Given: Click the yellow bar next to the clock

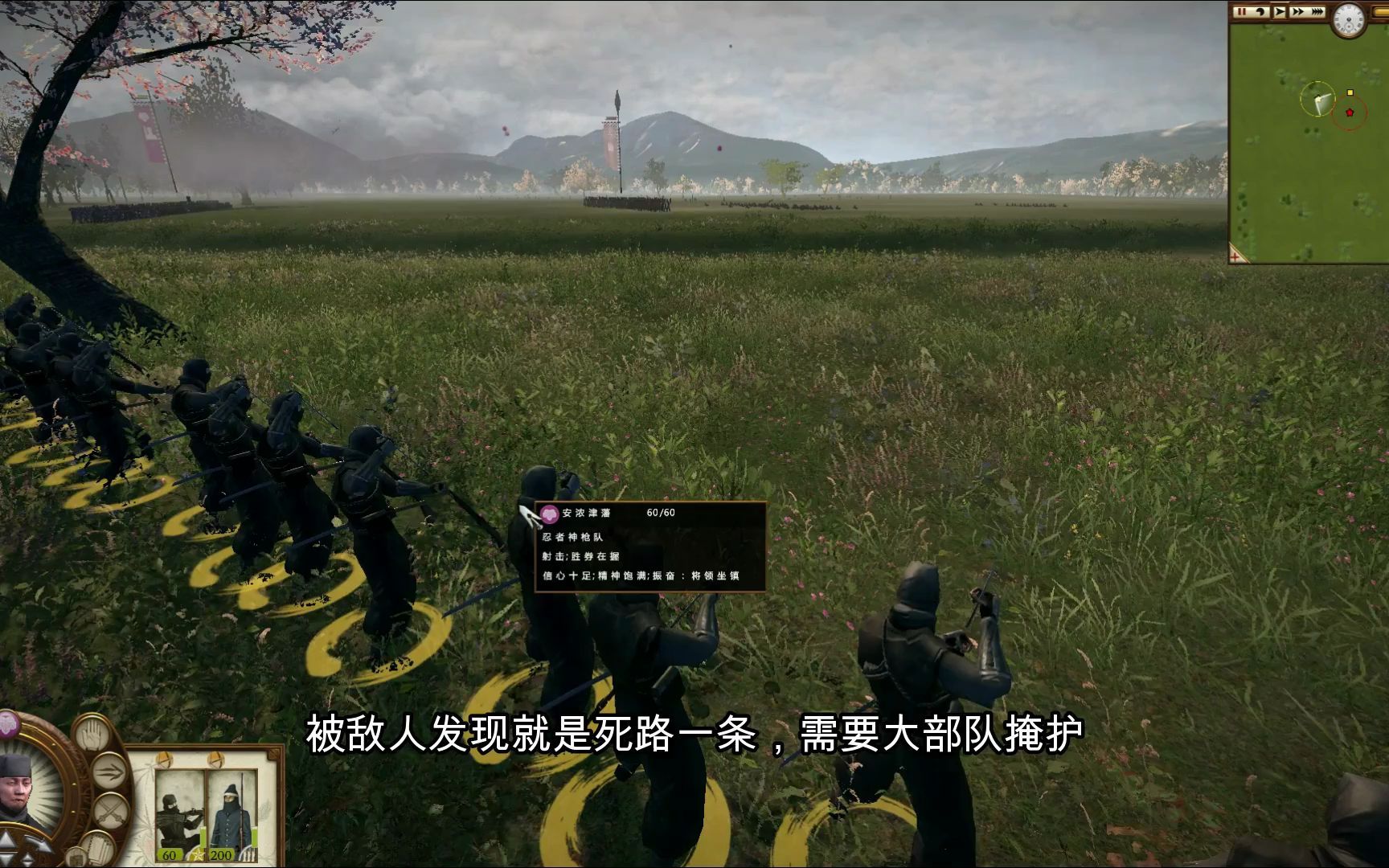Looking at the screenshot, I should [x=1382, y=11].
